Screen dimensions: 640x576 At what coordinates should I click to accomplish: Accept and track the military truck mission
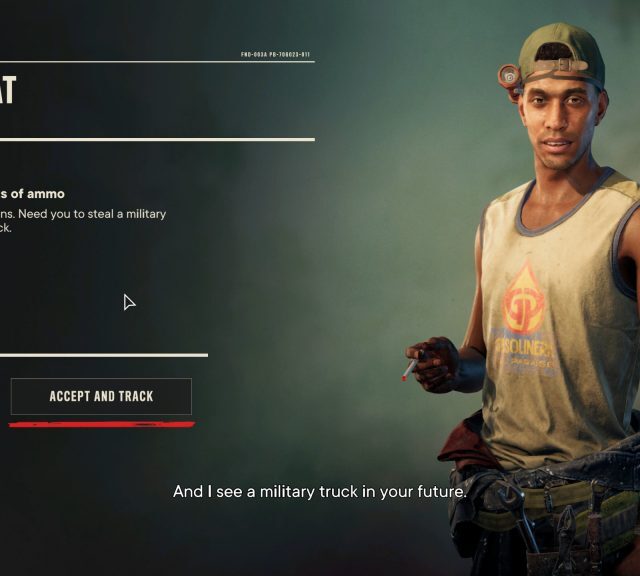[101, 397]
